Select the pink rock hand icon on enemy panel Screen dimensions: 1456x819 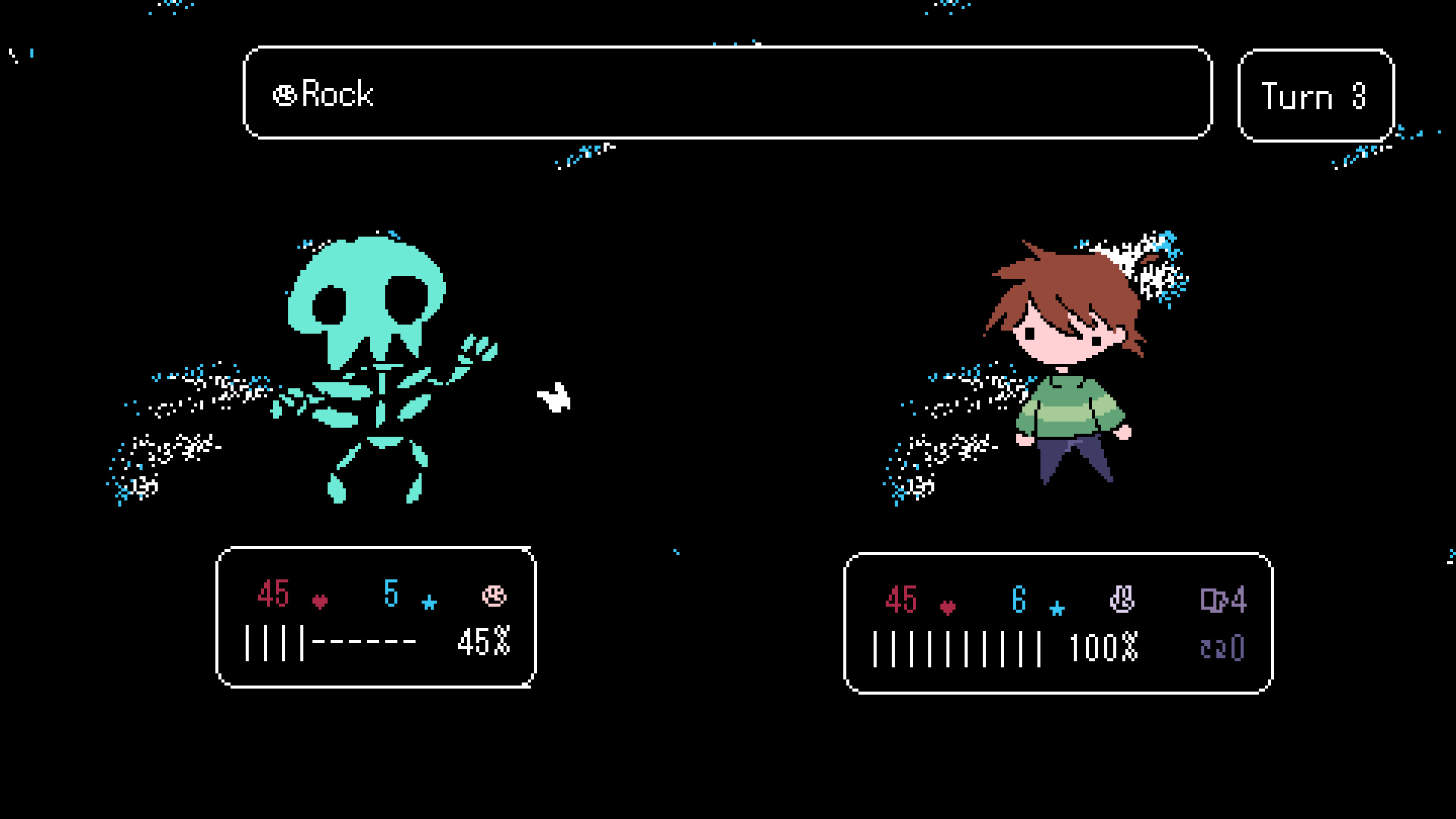(492, 597)
